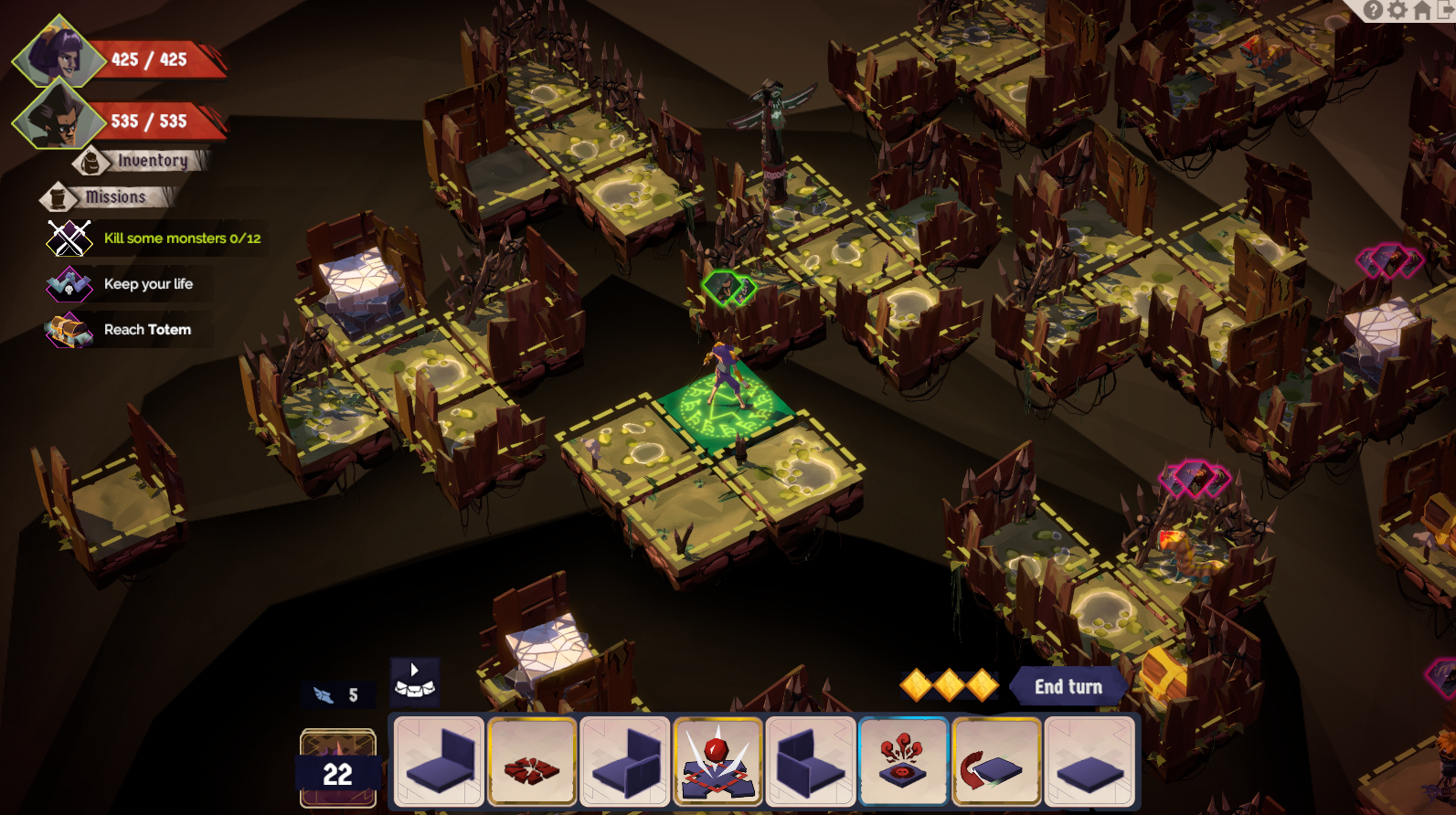
Task: Click the exit arrow icon
Action: click(1446, 10)
